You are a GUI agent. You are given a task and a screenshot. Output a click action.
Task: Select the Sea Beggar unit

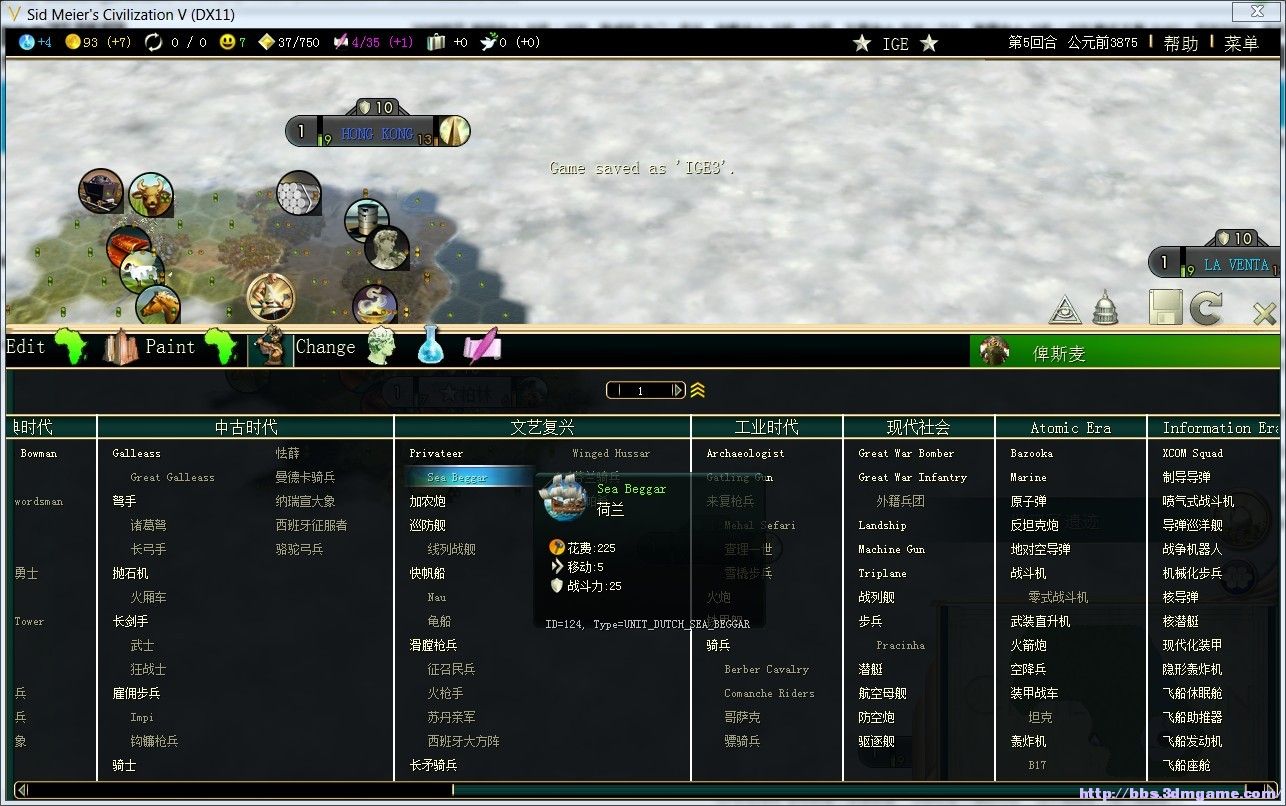click(456, 478)
